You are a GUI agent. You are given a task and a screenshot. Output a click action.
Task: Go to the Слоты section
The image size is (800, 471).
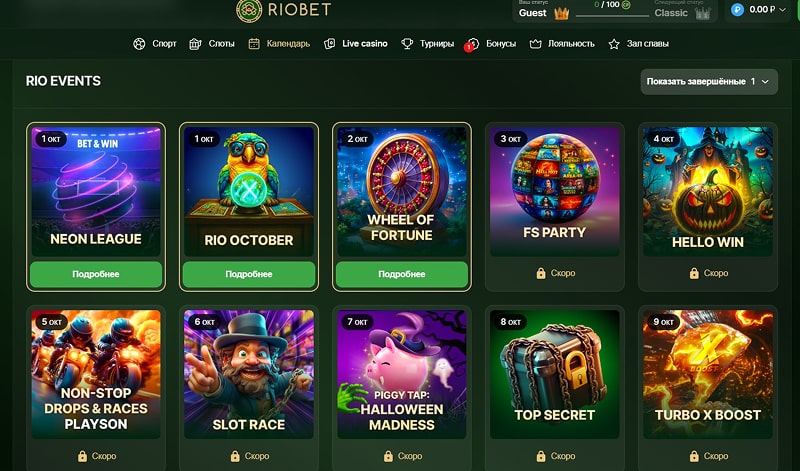[212, 44]
